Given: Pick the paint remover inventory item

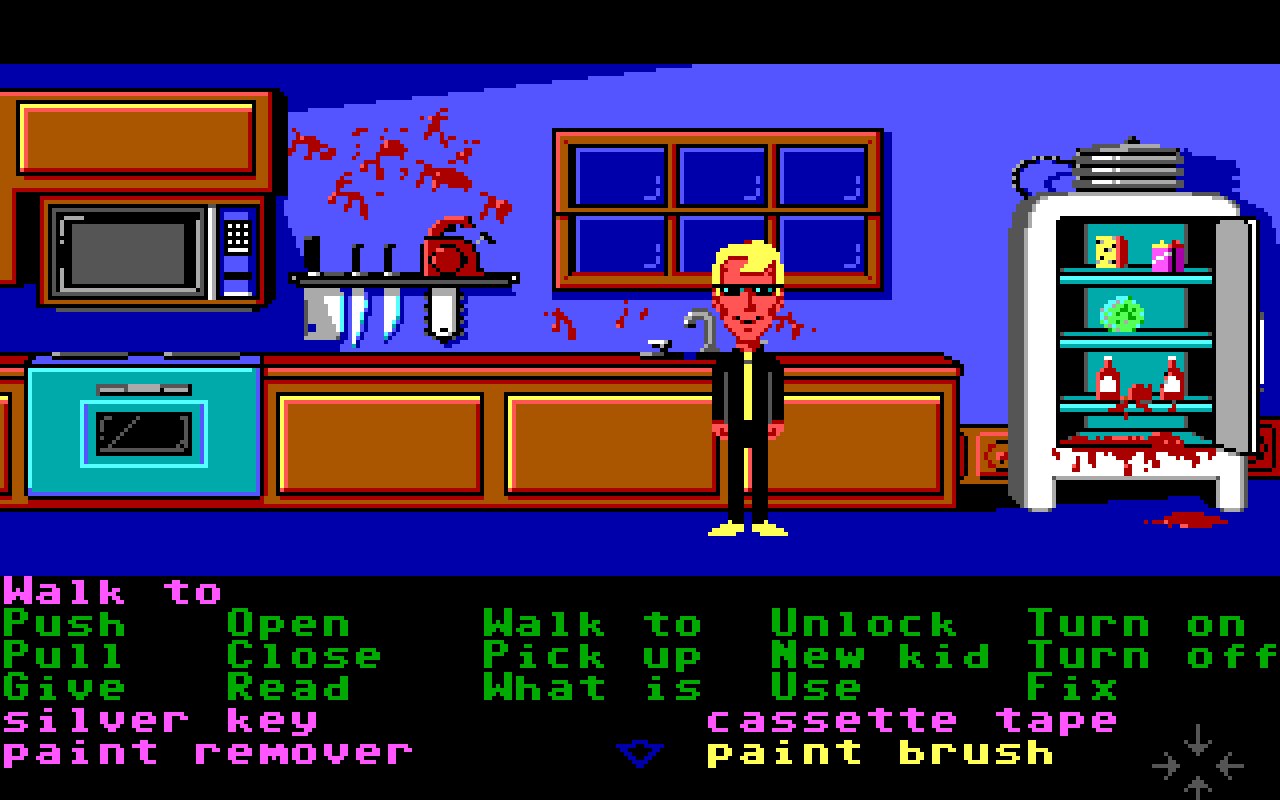Looking at the screenshot, I should (x=208, y=753).
